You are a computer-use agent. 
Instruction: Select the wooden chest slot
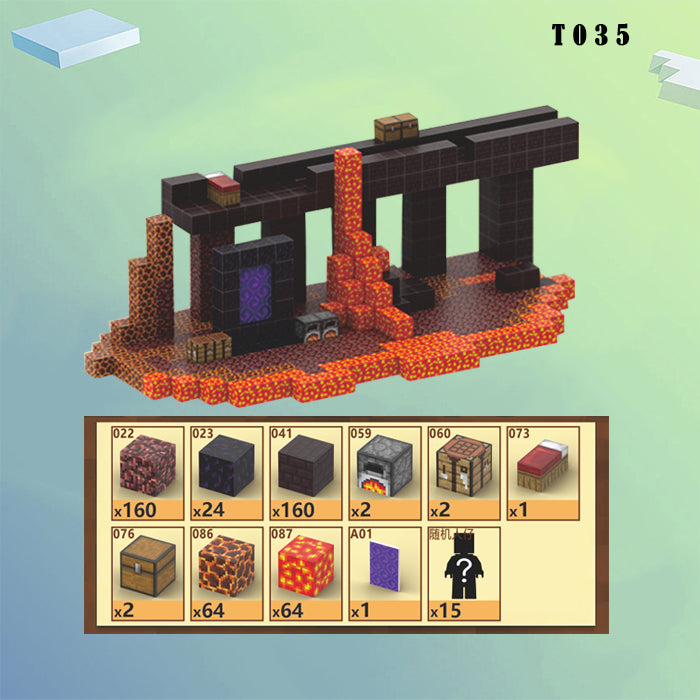click(x=148, y=574)
